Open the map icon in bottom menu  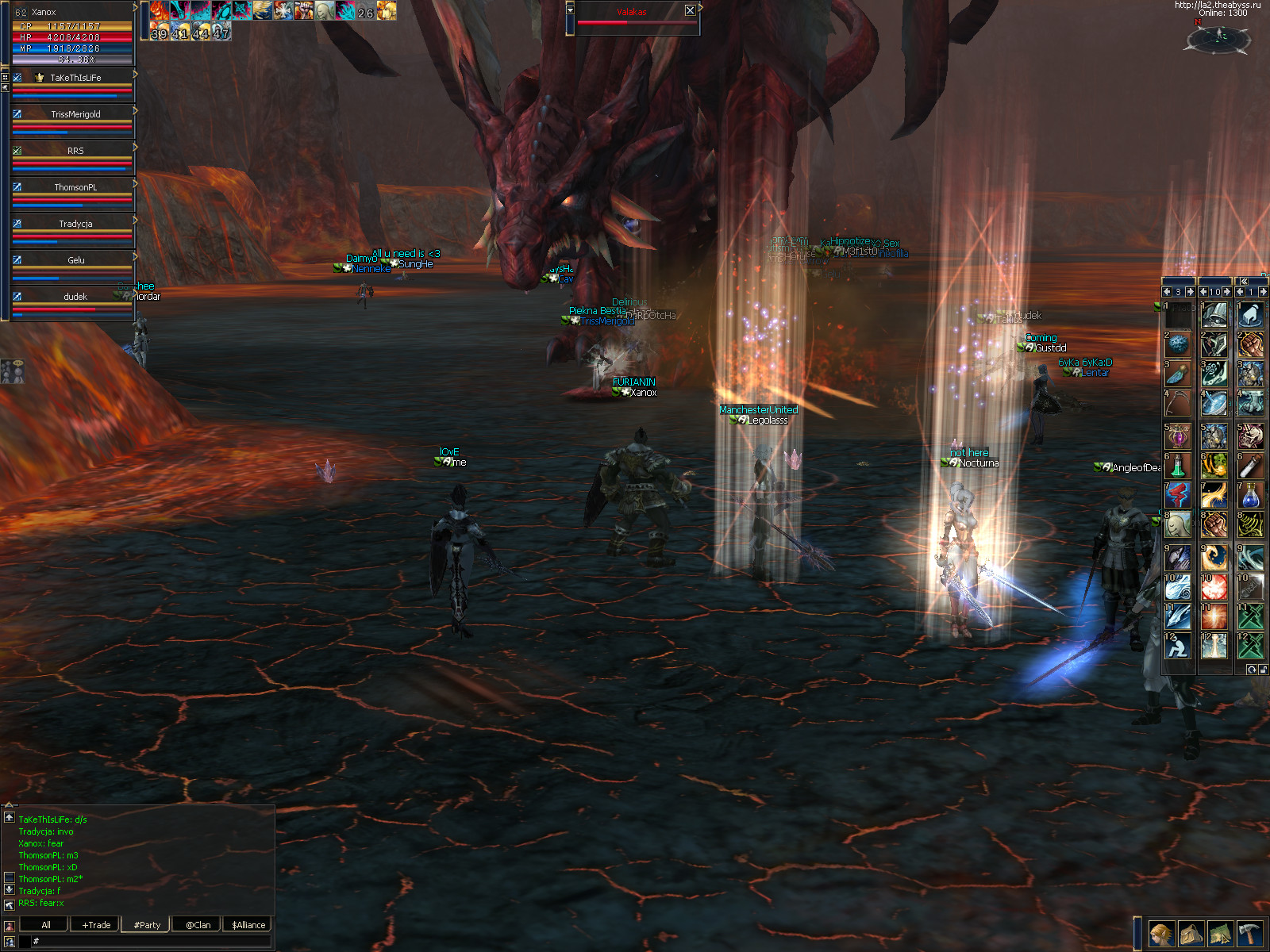(1220, 934)
